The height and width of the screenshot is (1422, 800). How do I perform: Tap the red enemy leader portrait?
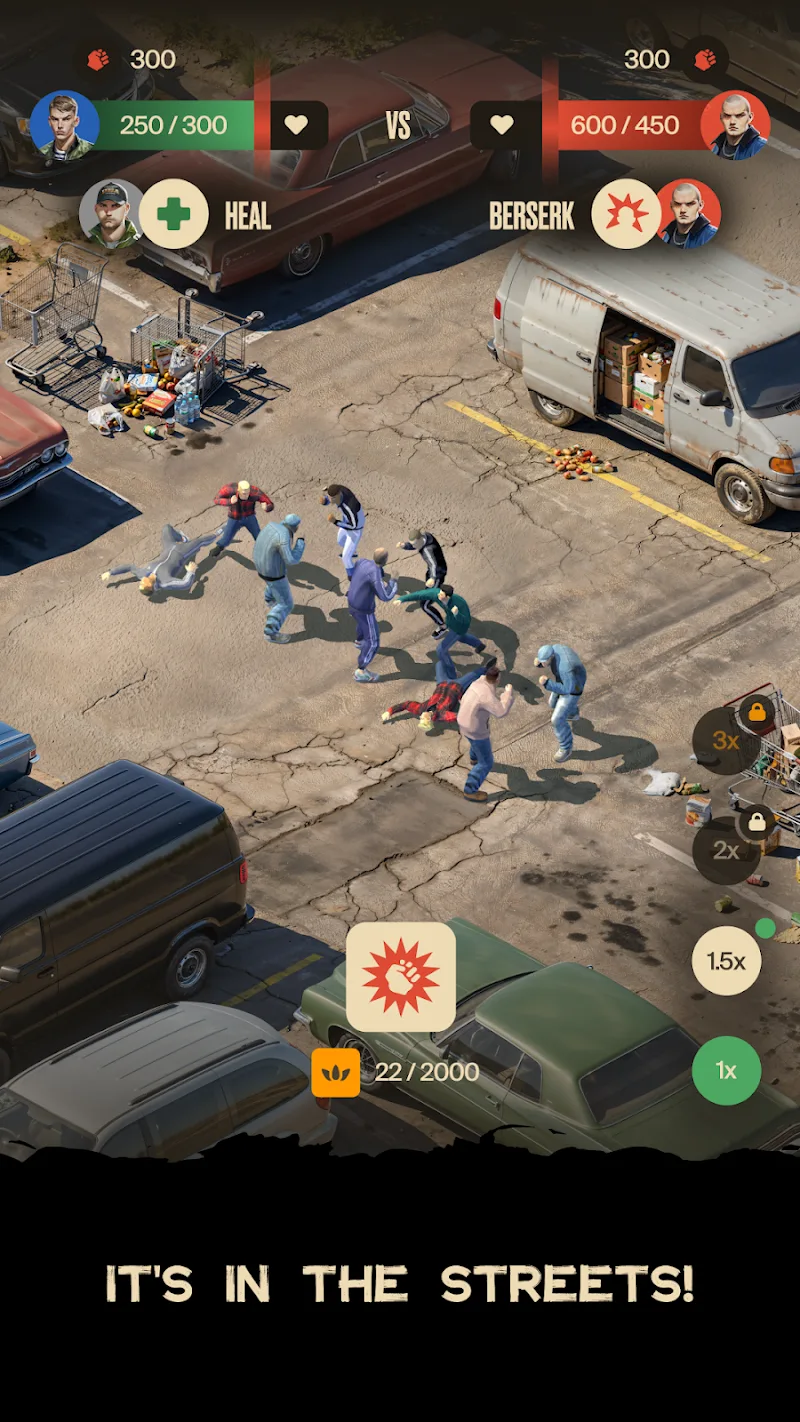(735, 125)
